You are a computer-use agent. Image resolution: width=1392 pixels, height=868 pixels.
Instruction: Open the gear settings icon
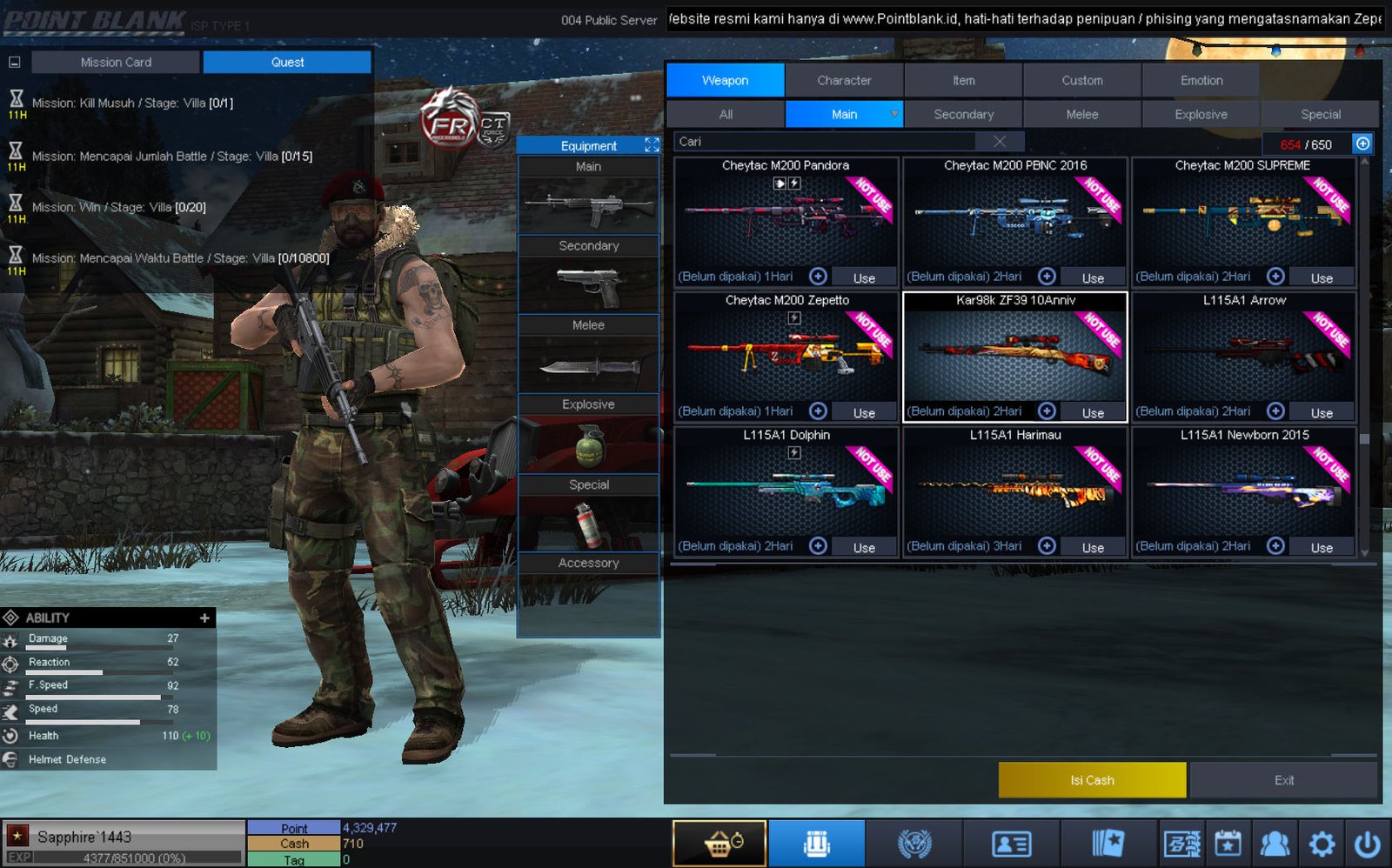point(1322,843)
